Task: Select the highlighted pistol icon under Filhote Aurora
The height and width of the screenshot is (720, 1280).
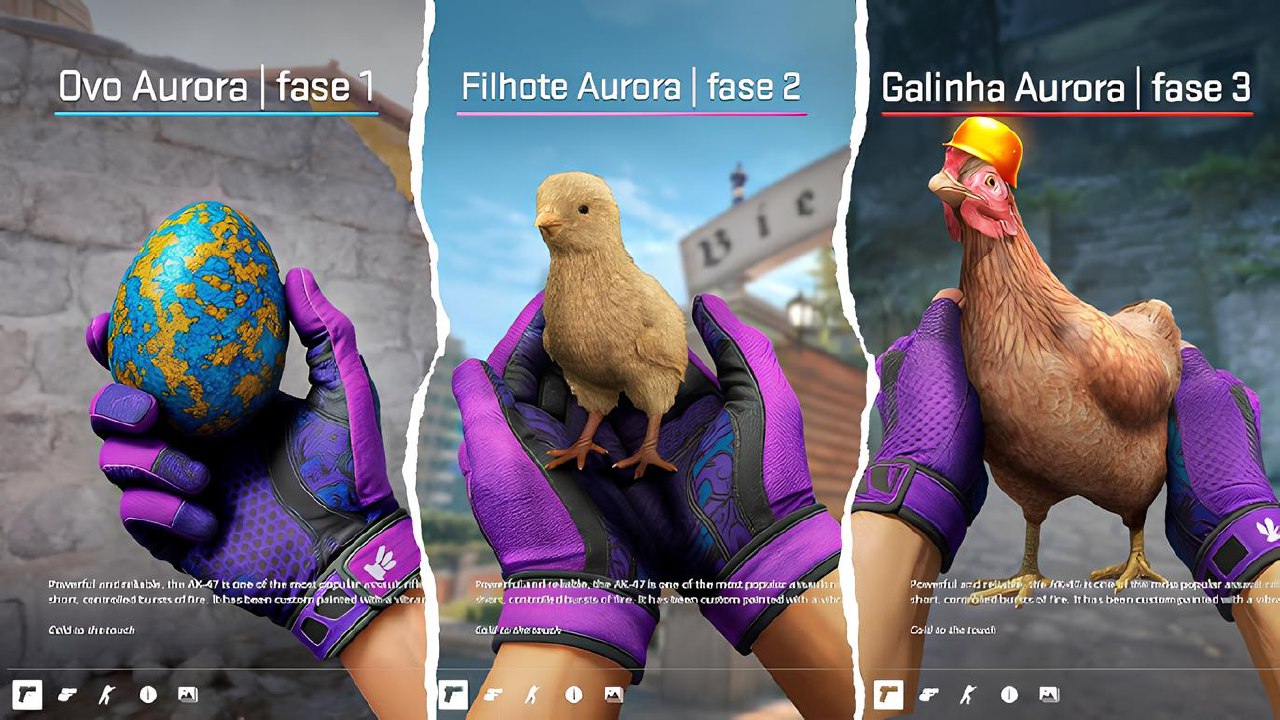Action: [453, 694]
